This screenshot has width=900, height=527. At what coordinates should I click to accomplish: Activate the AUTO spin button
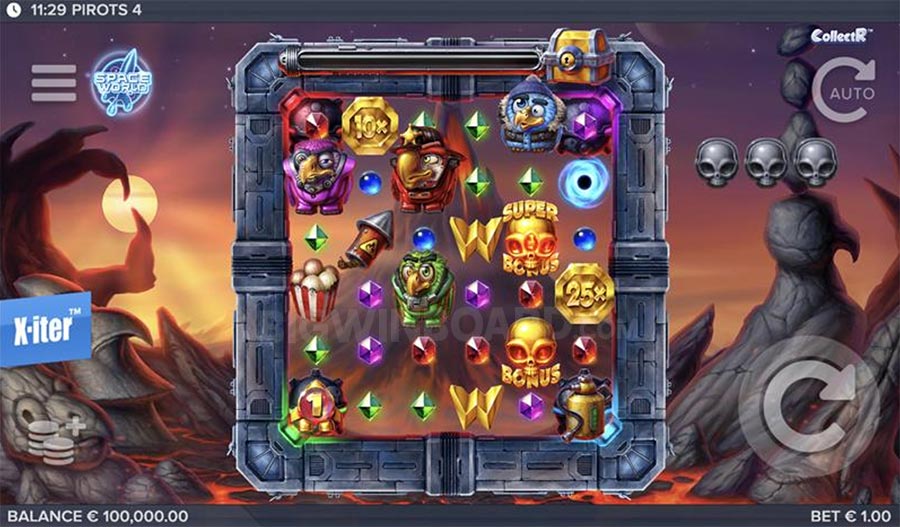coord(843,88)
